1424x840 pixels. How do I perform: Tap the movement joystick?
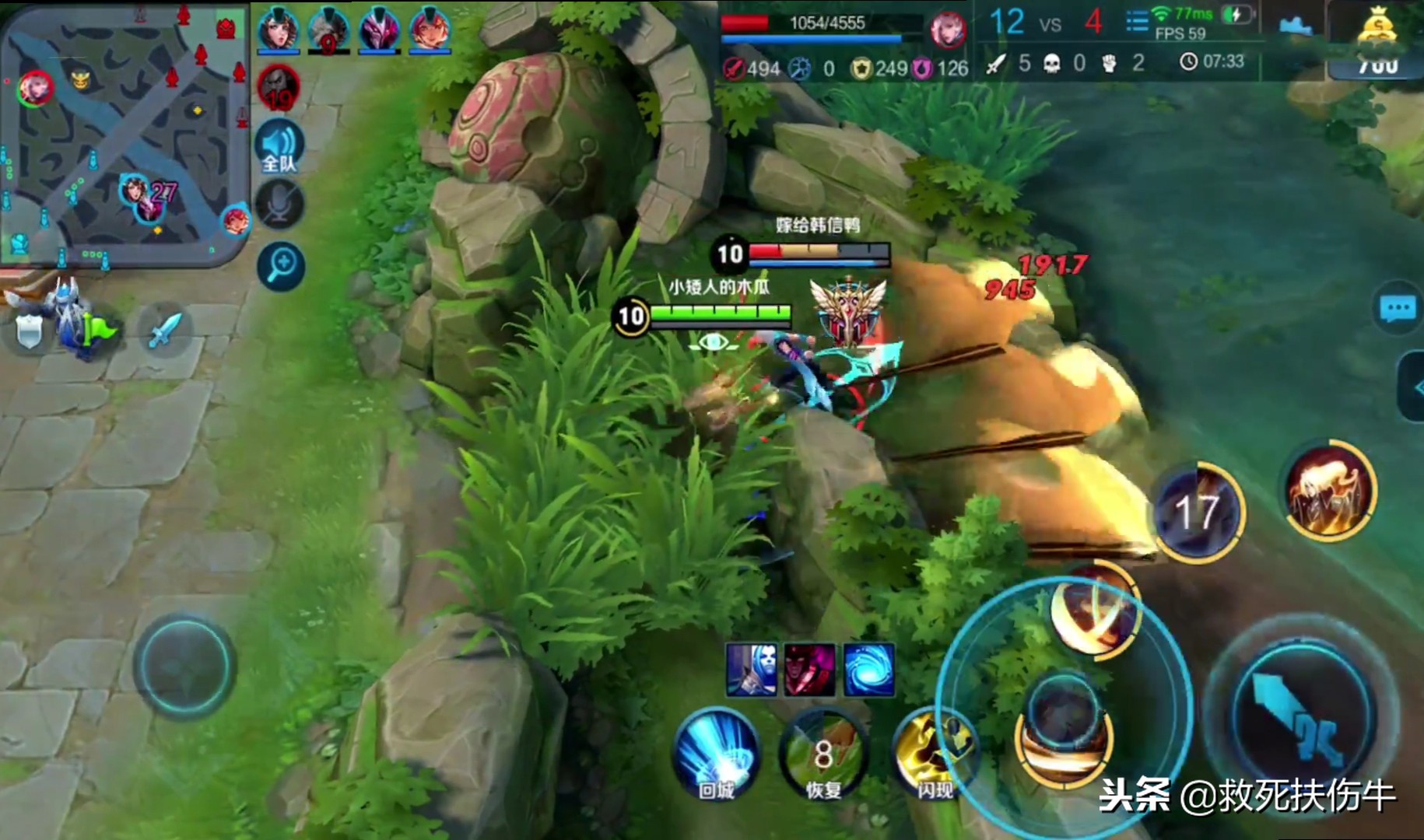[184, 665]
